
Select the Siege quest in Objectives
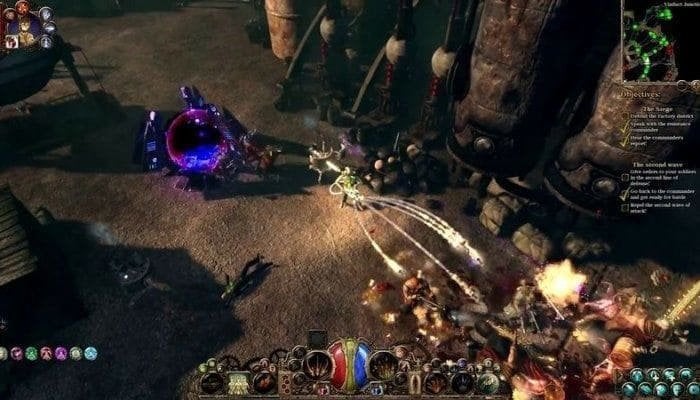655,109
